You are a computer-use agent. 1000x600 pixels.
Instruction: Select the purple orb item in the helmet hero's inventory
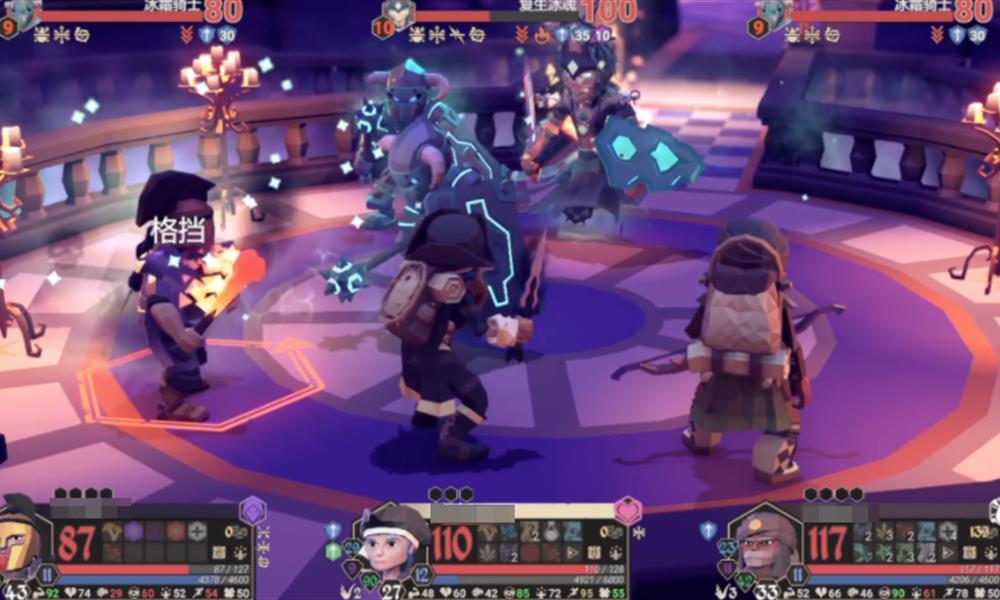pyautogui.click(x=133, y=532)
